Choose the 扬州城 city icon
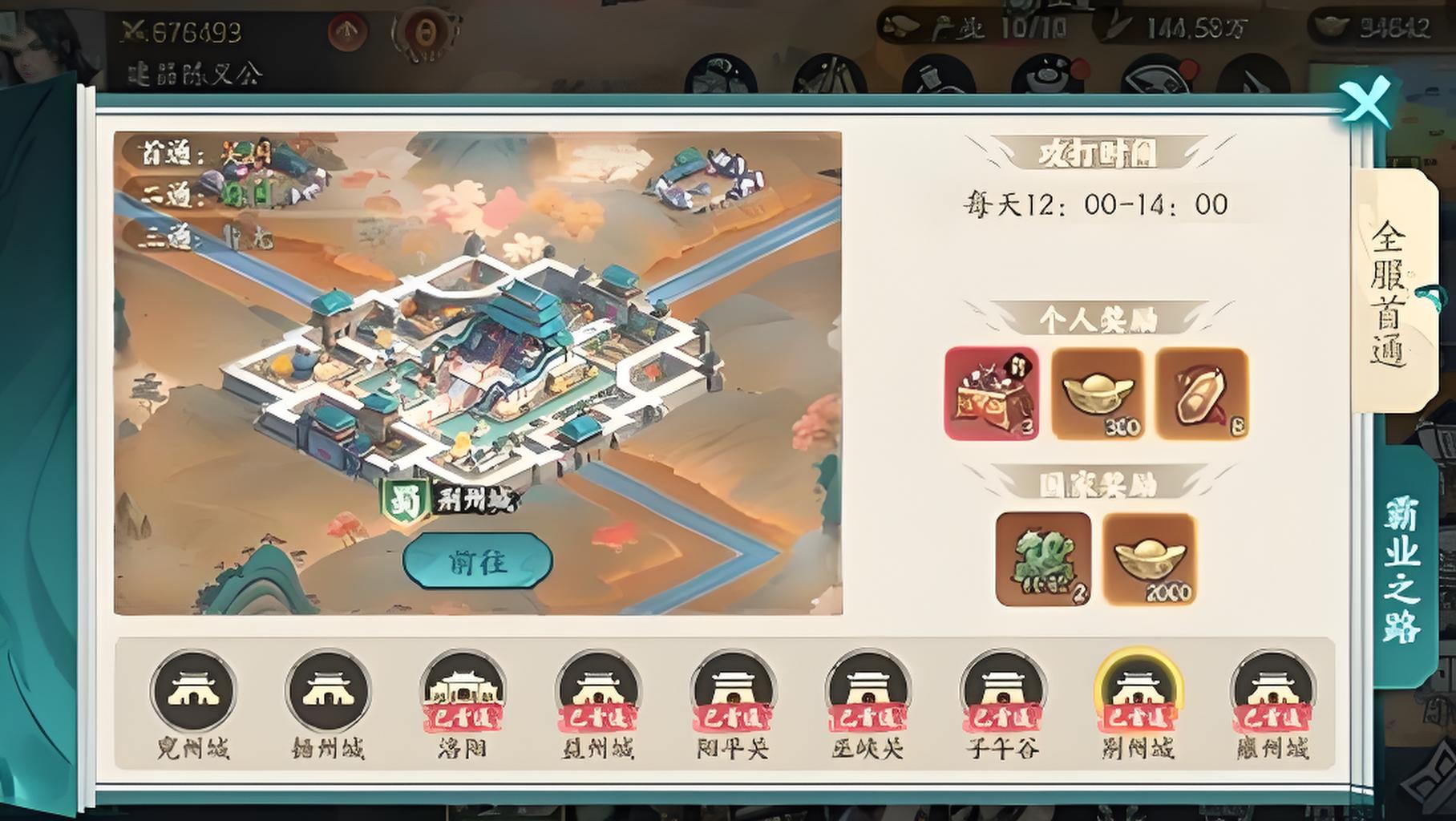This screenshot has height=821, width=1456. click(x=328, y=692)
